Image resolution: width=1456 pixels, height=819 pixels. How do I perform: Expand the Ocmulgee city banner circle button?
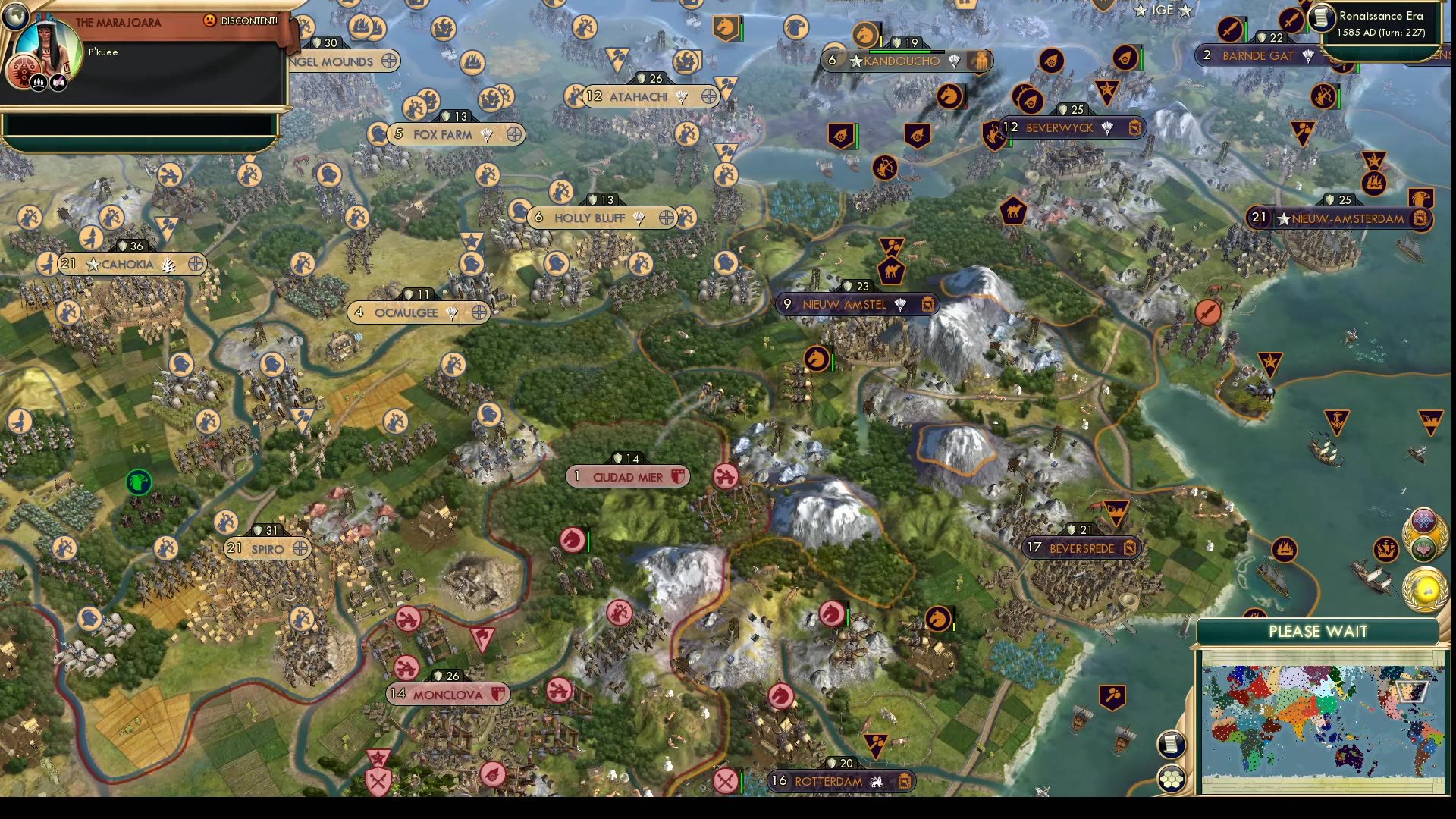click(x=477, y=312)
